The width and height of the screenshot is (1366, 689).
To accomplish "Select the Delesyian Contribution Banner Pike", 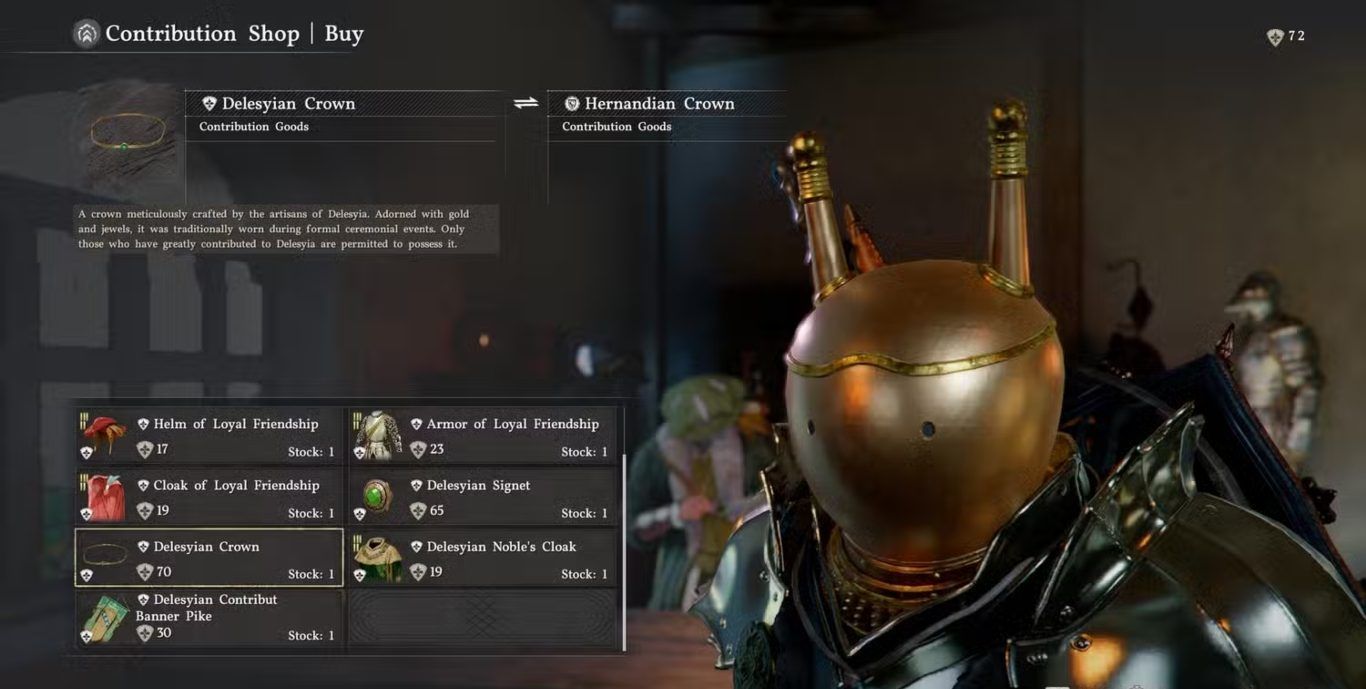I will pos(209,618).
